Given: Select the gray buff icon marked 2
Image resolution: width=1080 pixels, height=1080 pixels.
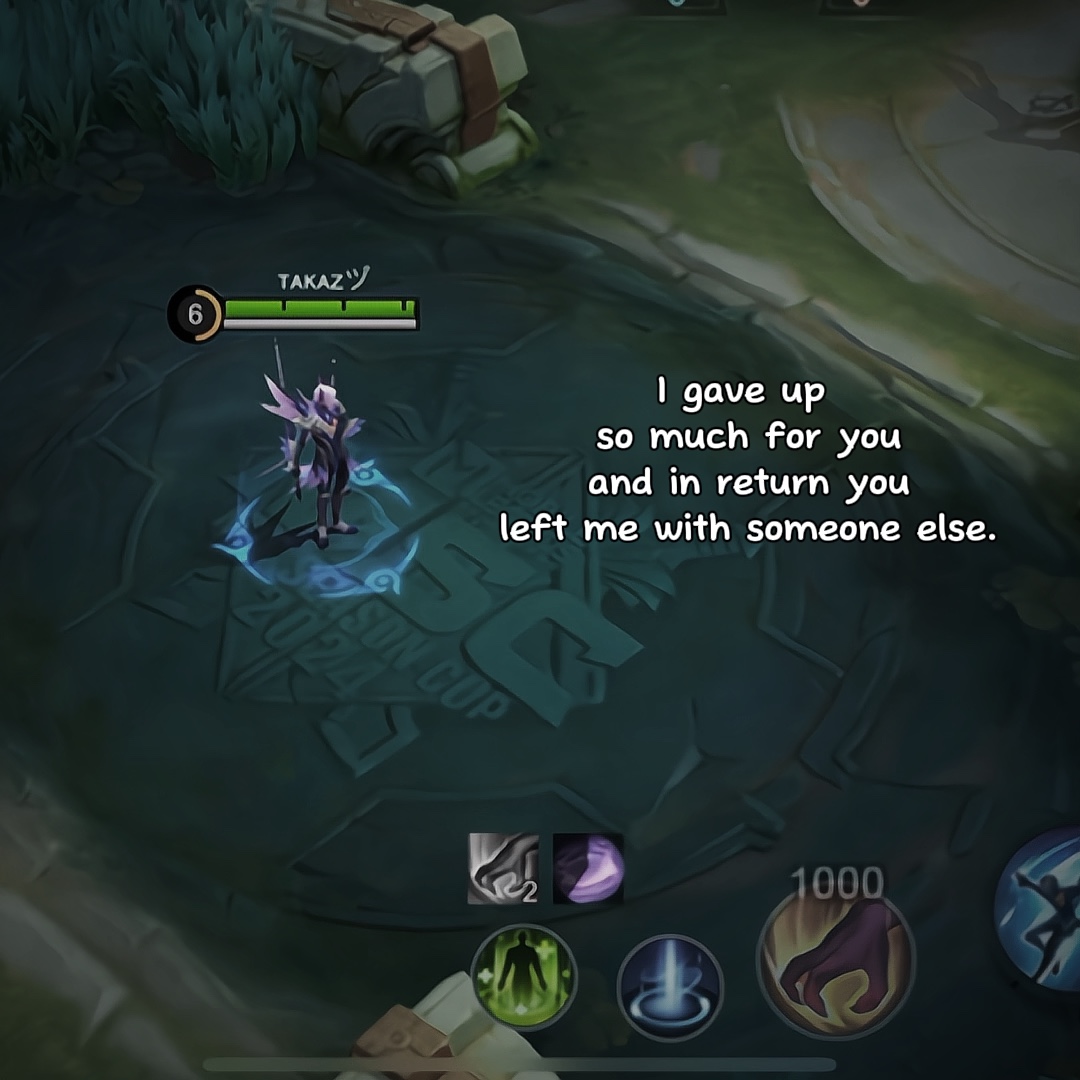Looking at the screenshot, I should pos(503,868).
